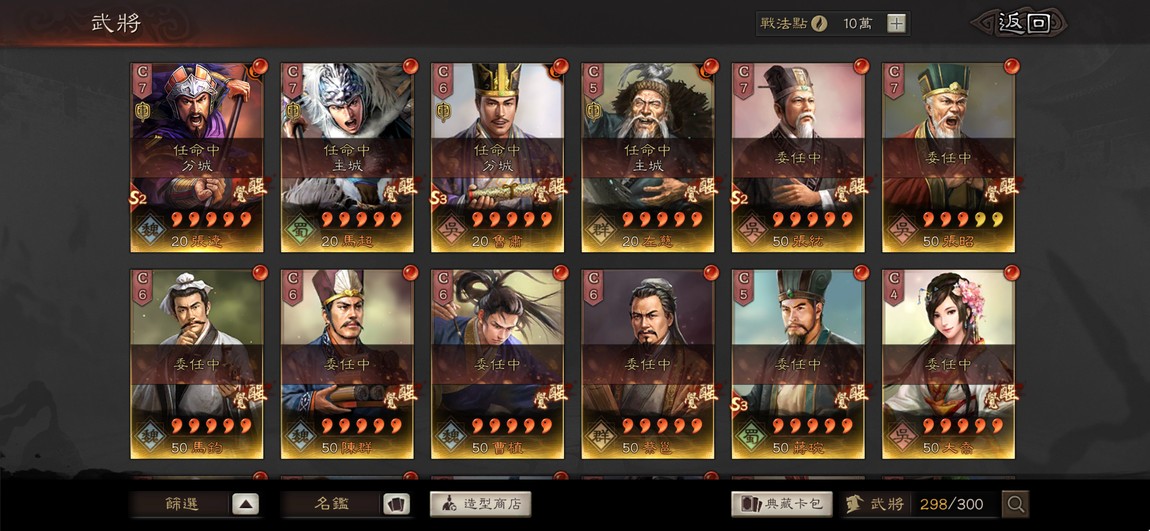Visit the 造型商店 skin shop
The height and width of the screenshot is (531, 1150).
[480, 504]
